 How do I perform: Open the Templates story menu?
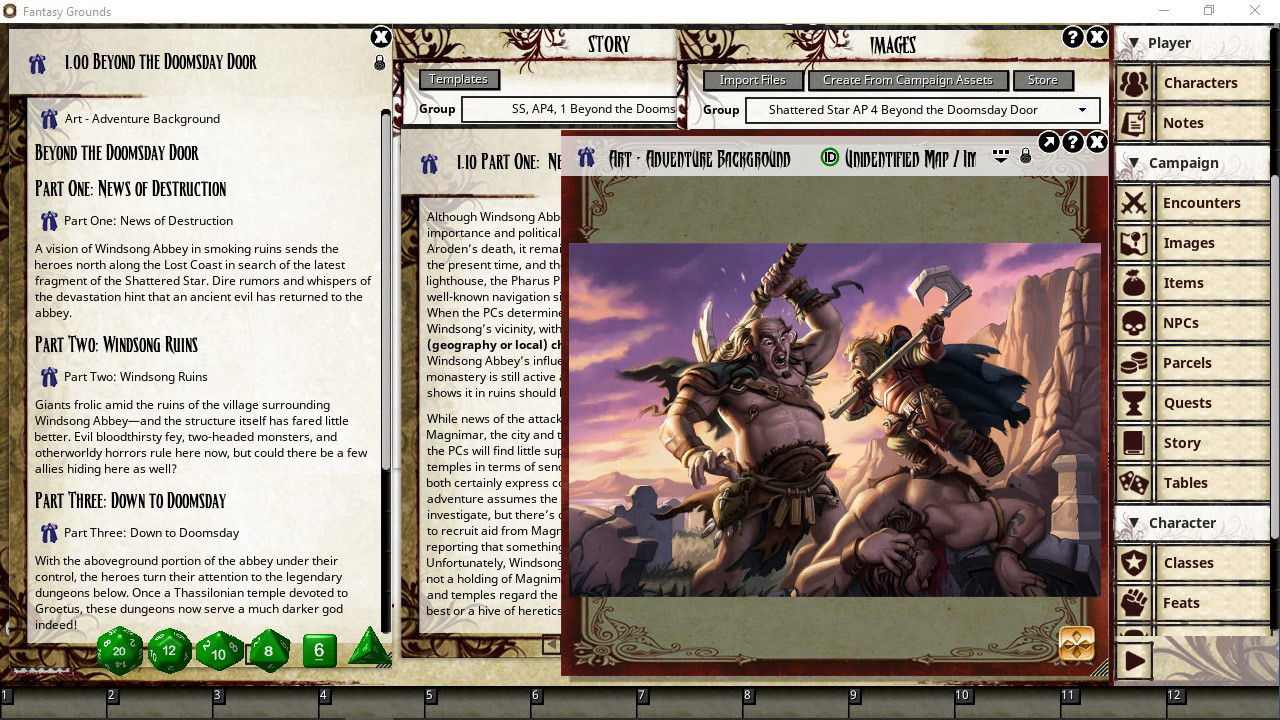click(459, 79)
